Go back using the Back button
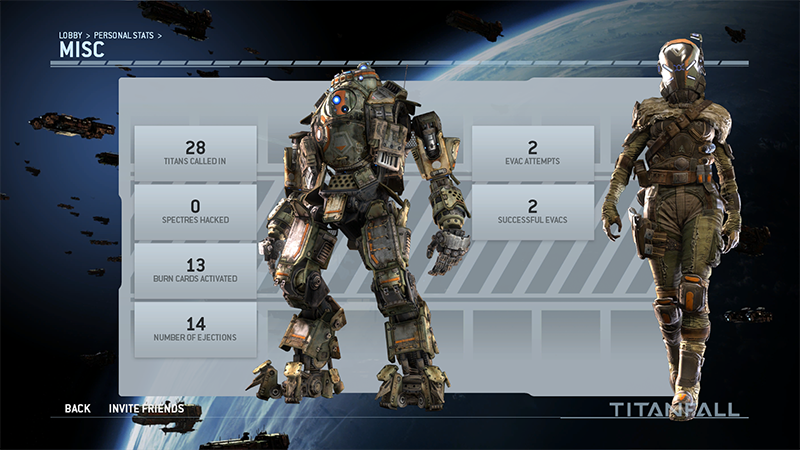Screen dimensions: 800x450 pyautogui.click(x=77, y=408)
